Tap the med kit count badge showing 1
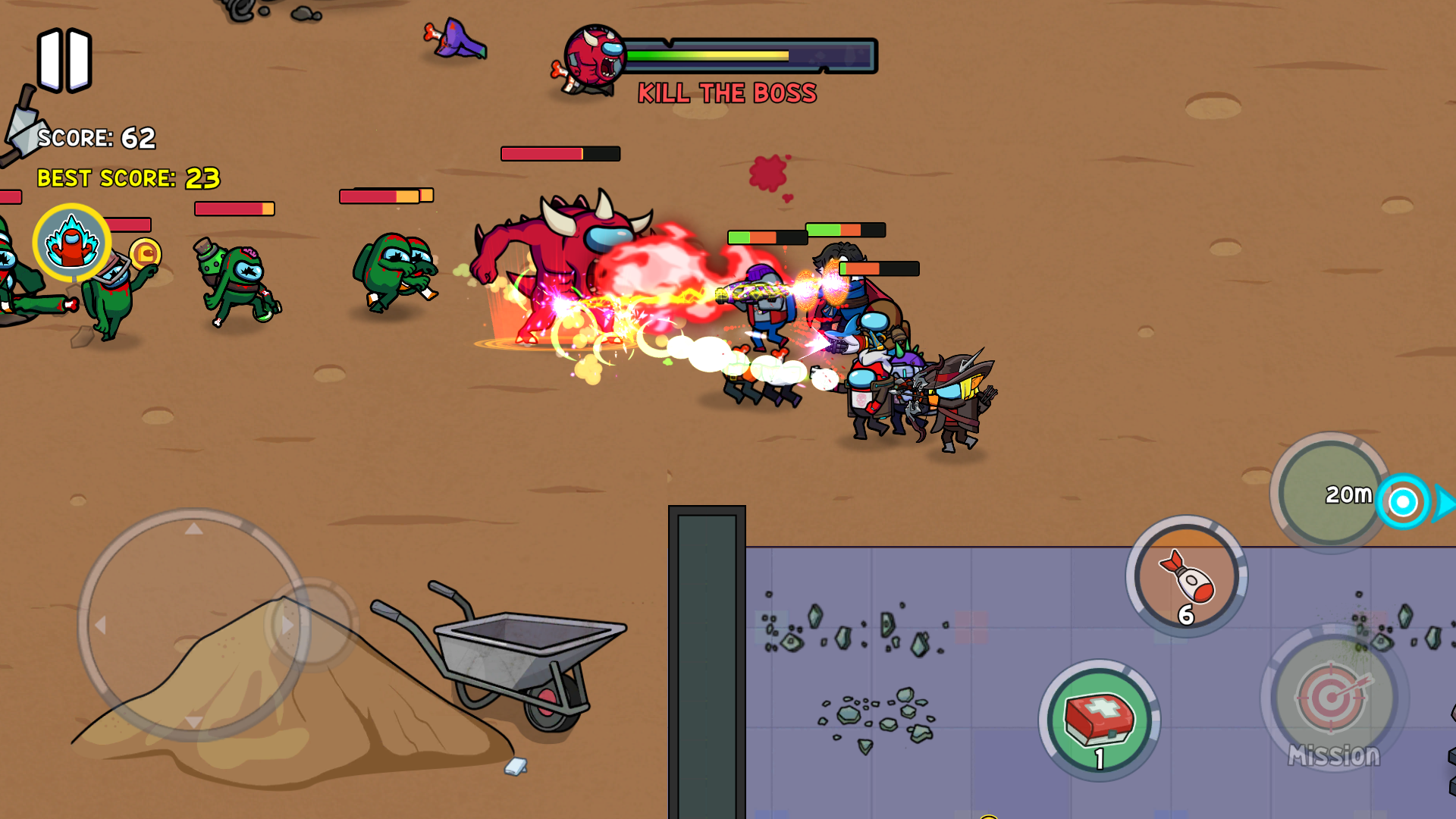 click(x=1099, y=758)
